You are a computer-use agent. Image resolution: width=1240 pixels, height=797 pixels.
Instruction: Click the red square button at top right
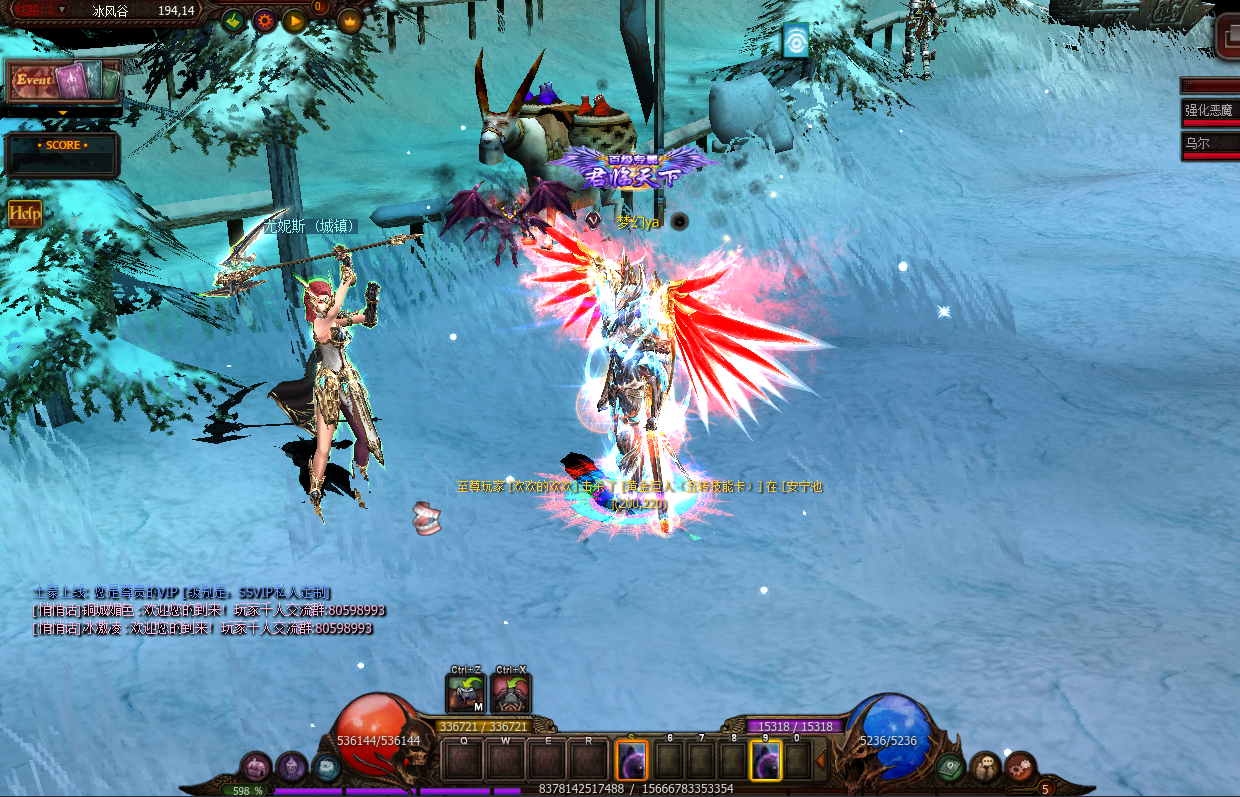click(x=1228, y=36)
